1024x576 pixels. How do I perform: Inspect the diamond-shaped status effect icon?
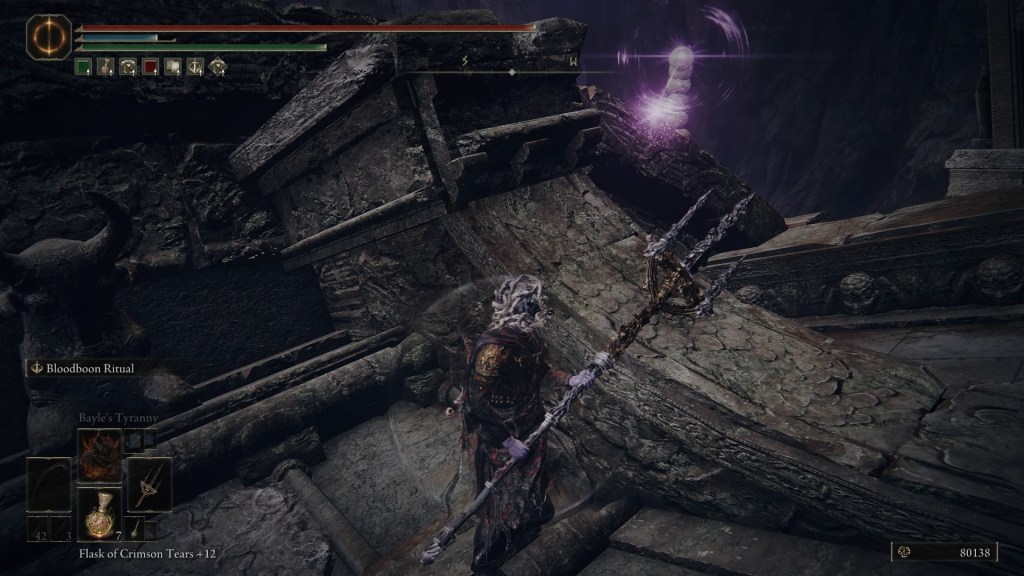tap(217, 68)
